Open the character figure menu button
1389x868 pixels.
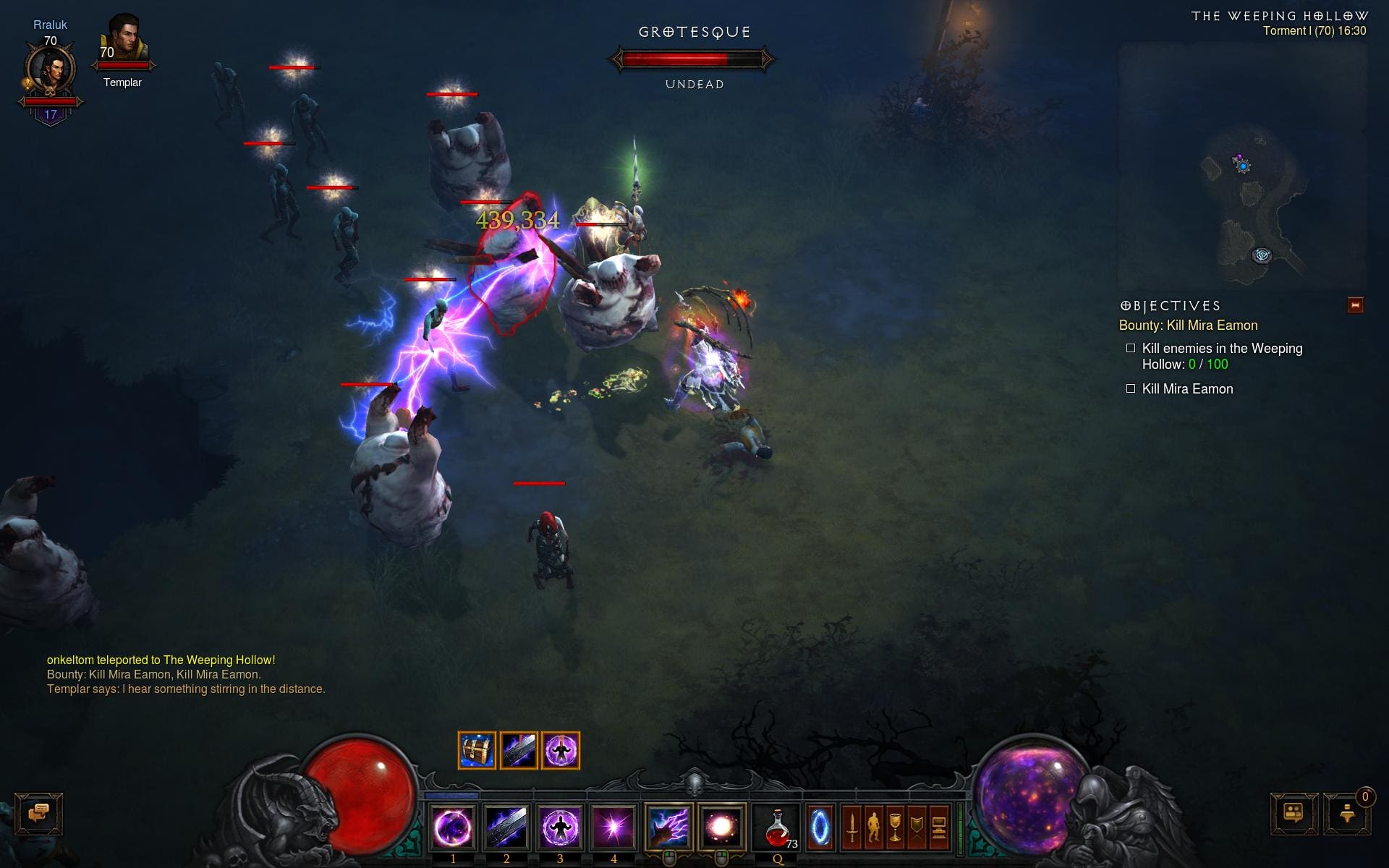(874, 827)
